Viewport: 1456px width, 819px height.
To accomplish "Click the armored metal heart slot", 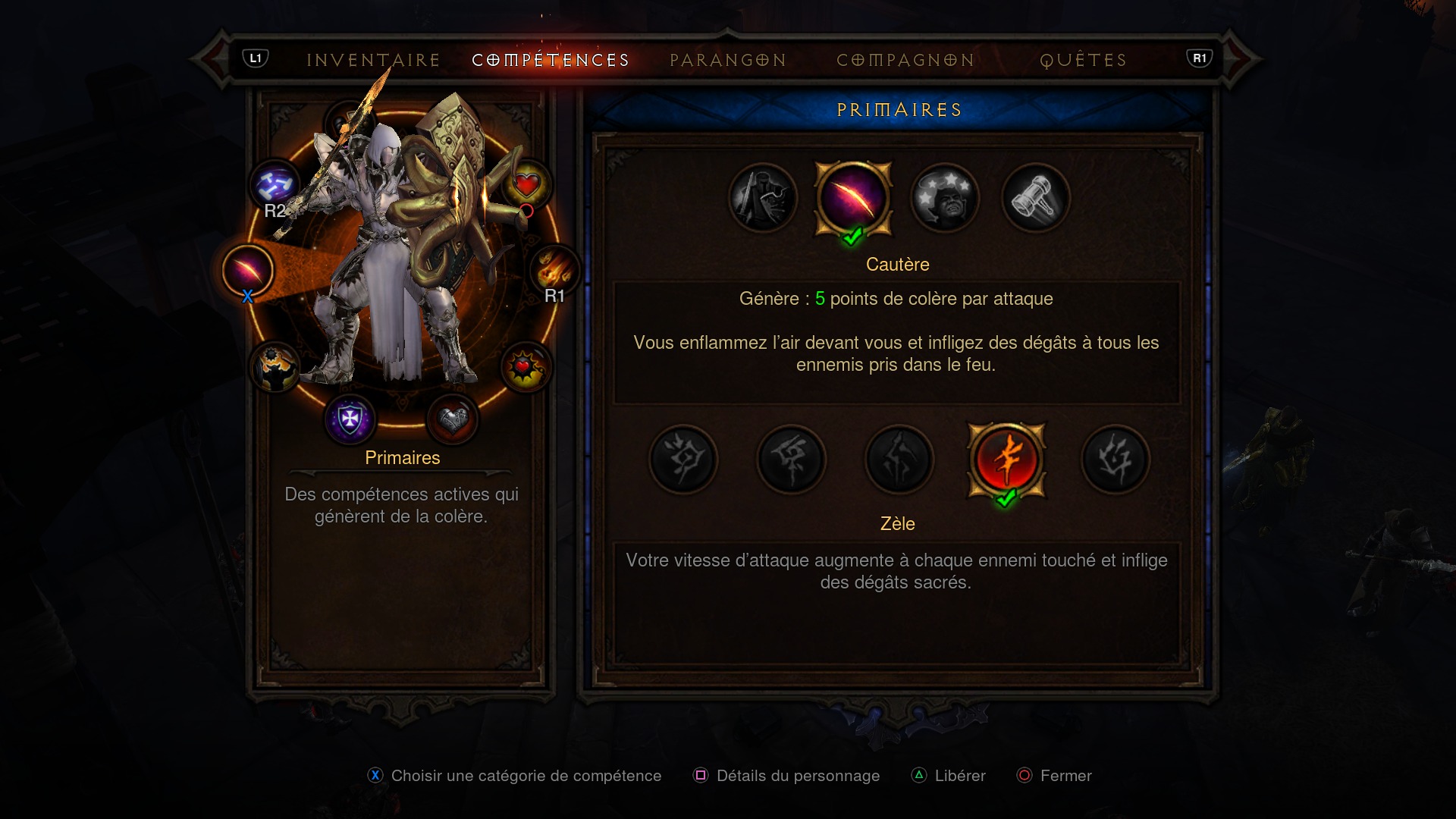I will pos(453,418).
